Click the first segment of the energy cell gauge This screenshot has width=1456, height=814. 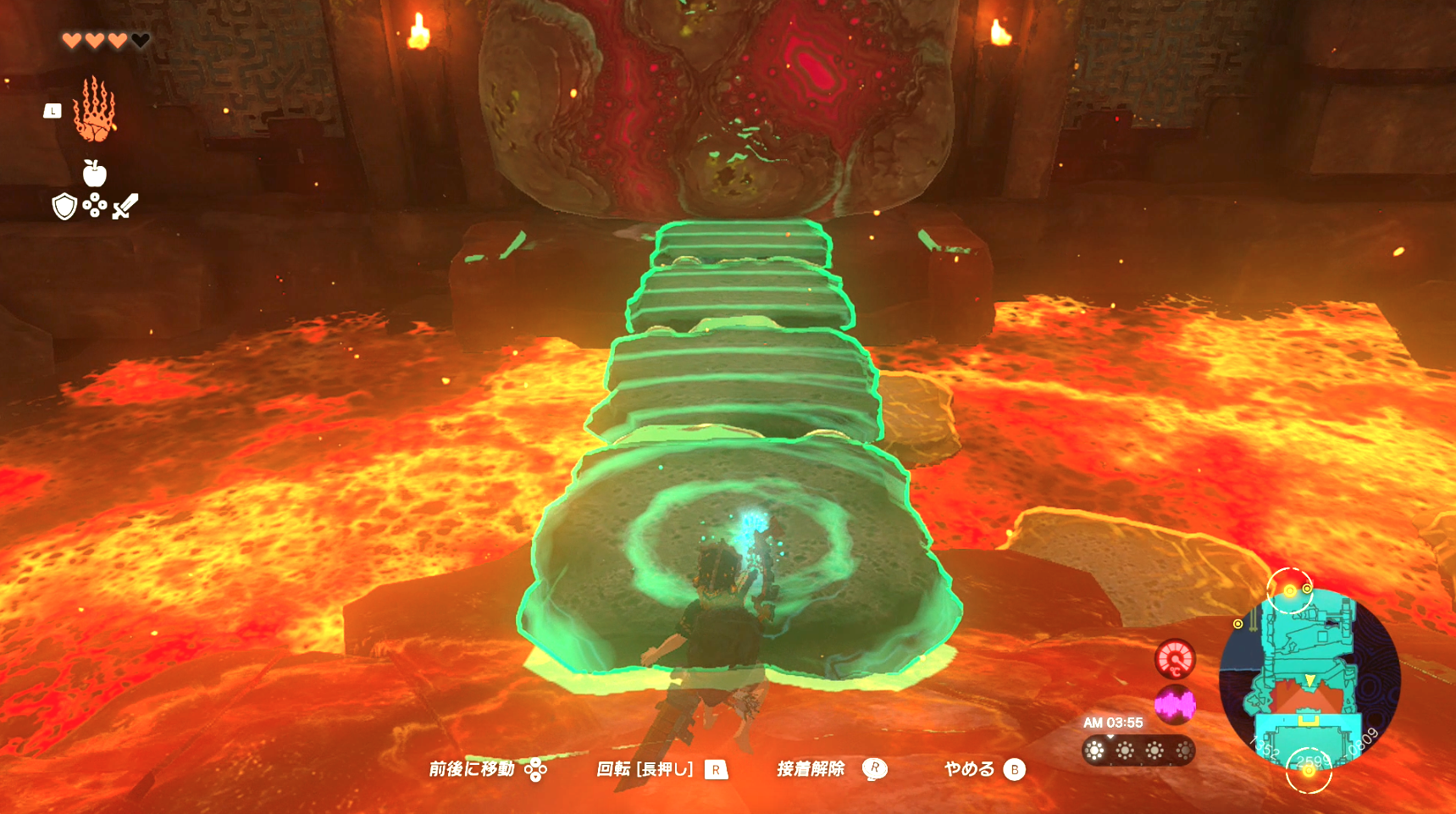1094,750
